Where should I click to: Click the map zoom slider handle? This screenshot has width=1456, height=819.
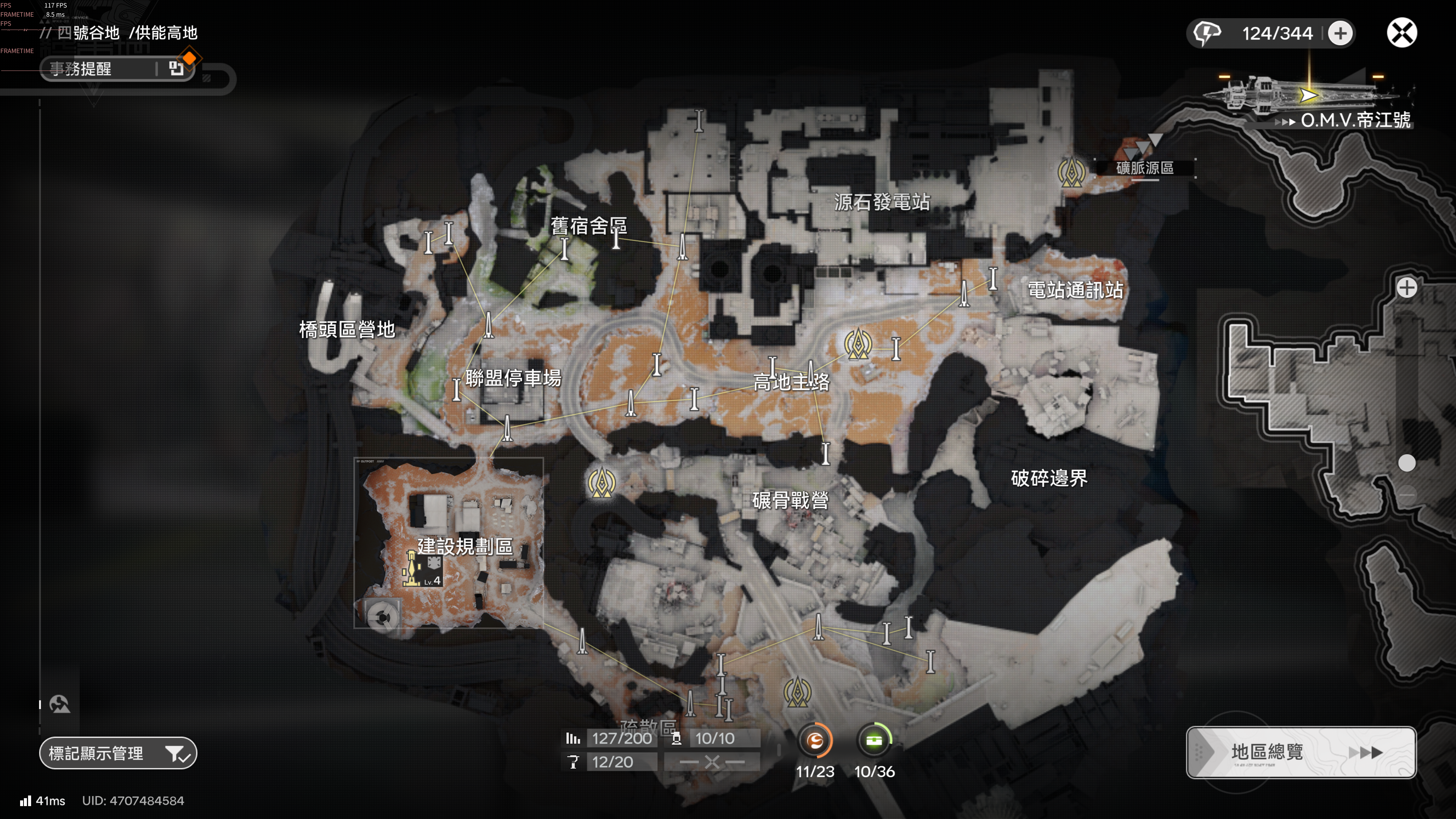pos(1406,463)
